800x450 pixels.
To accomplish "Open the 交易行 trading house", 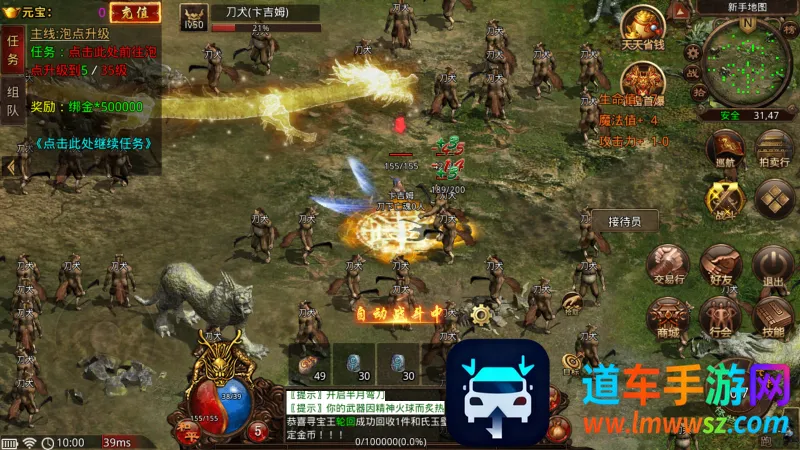I will (667, 264).
